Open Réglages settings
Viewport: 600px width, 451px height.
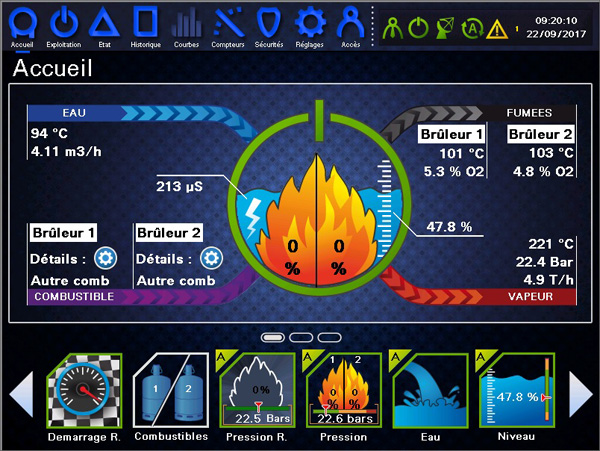click(310, 24)
